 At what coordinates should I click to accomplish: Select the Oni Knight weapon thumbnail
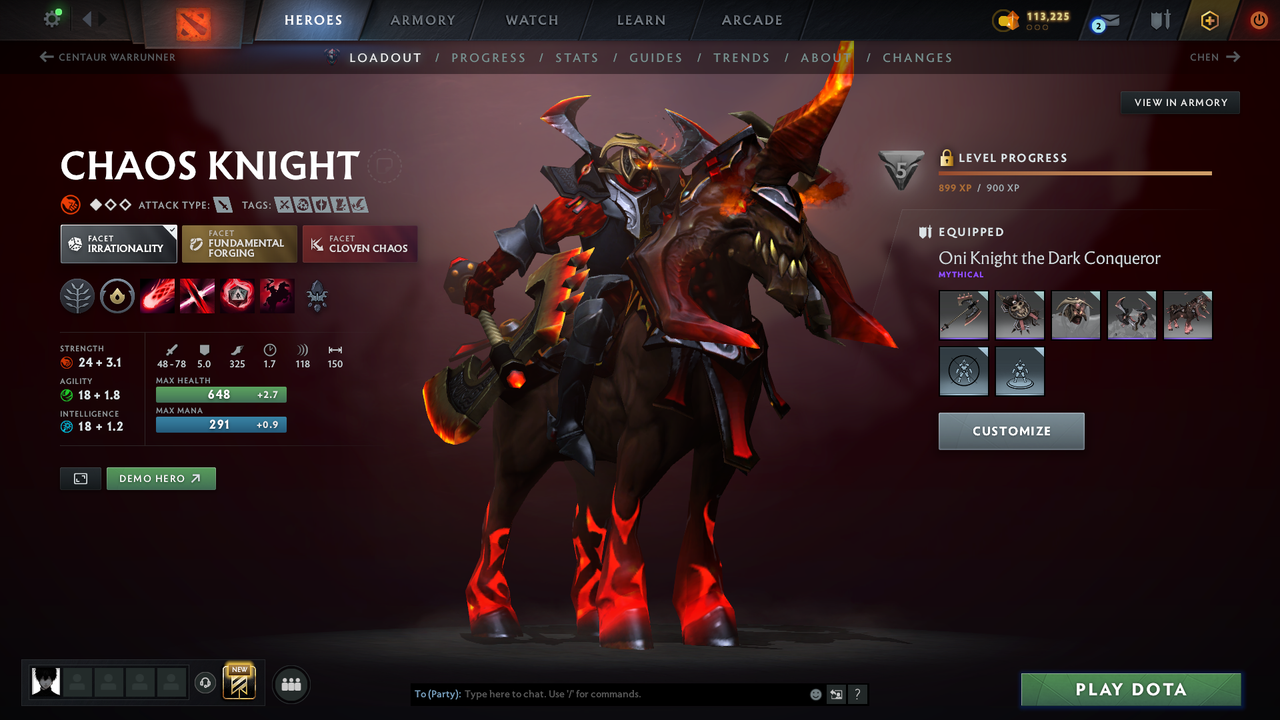(963, 315)
